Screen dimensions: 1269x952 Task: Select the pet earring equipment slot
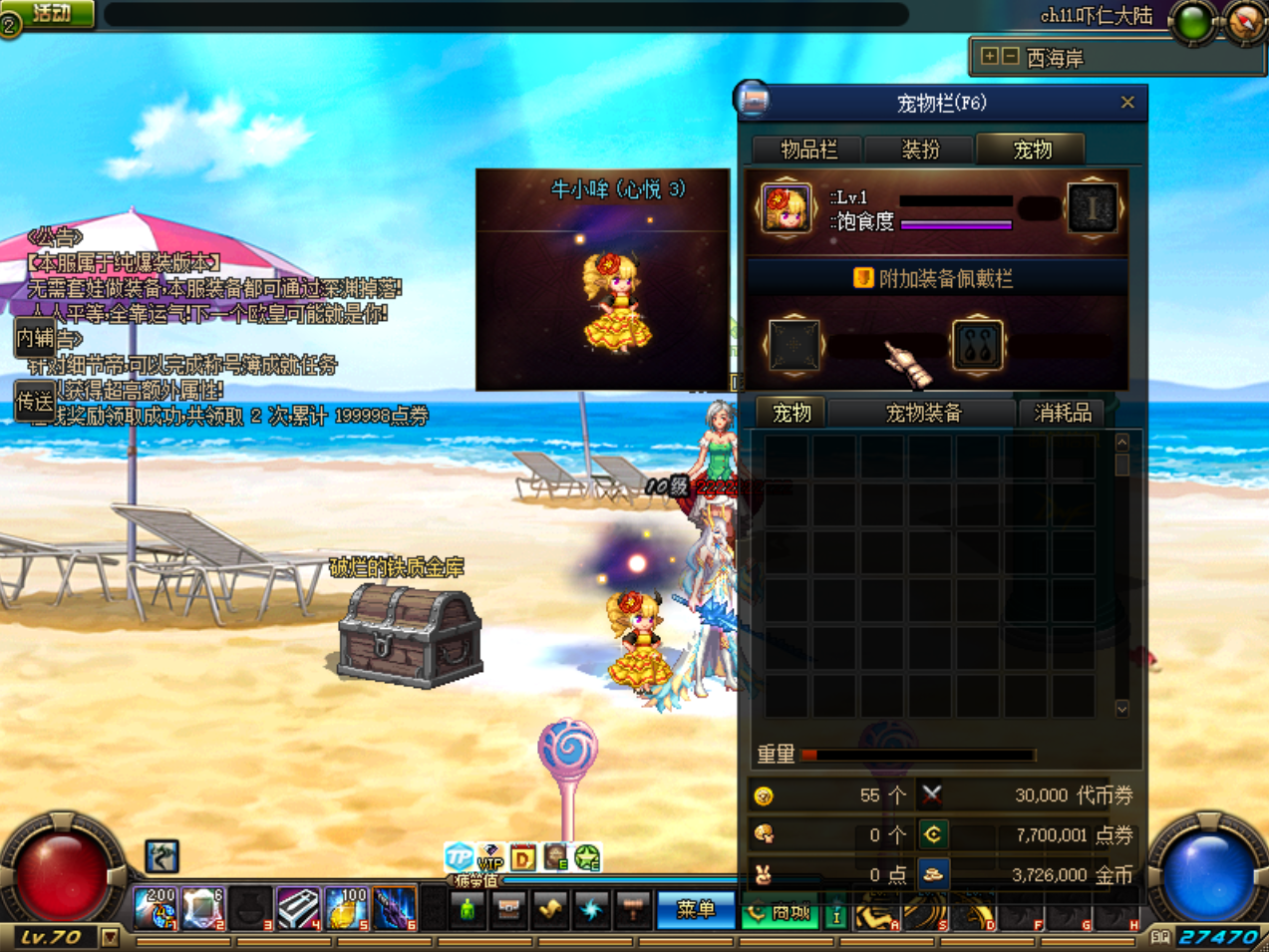point(977,345)
